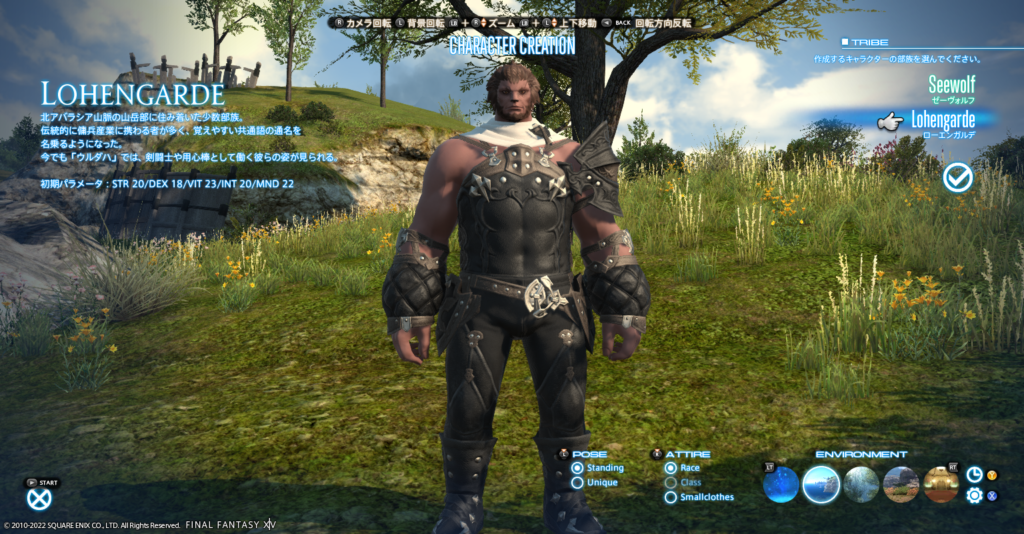
Task: Choose the misty forest environment thumbnail
Action: tap(861, 485)
